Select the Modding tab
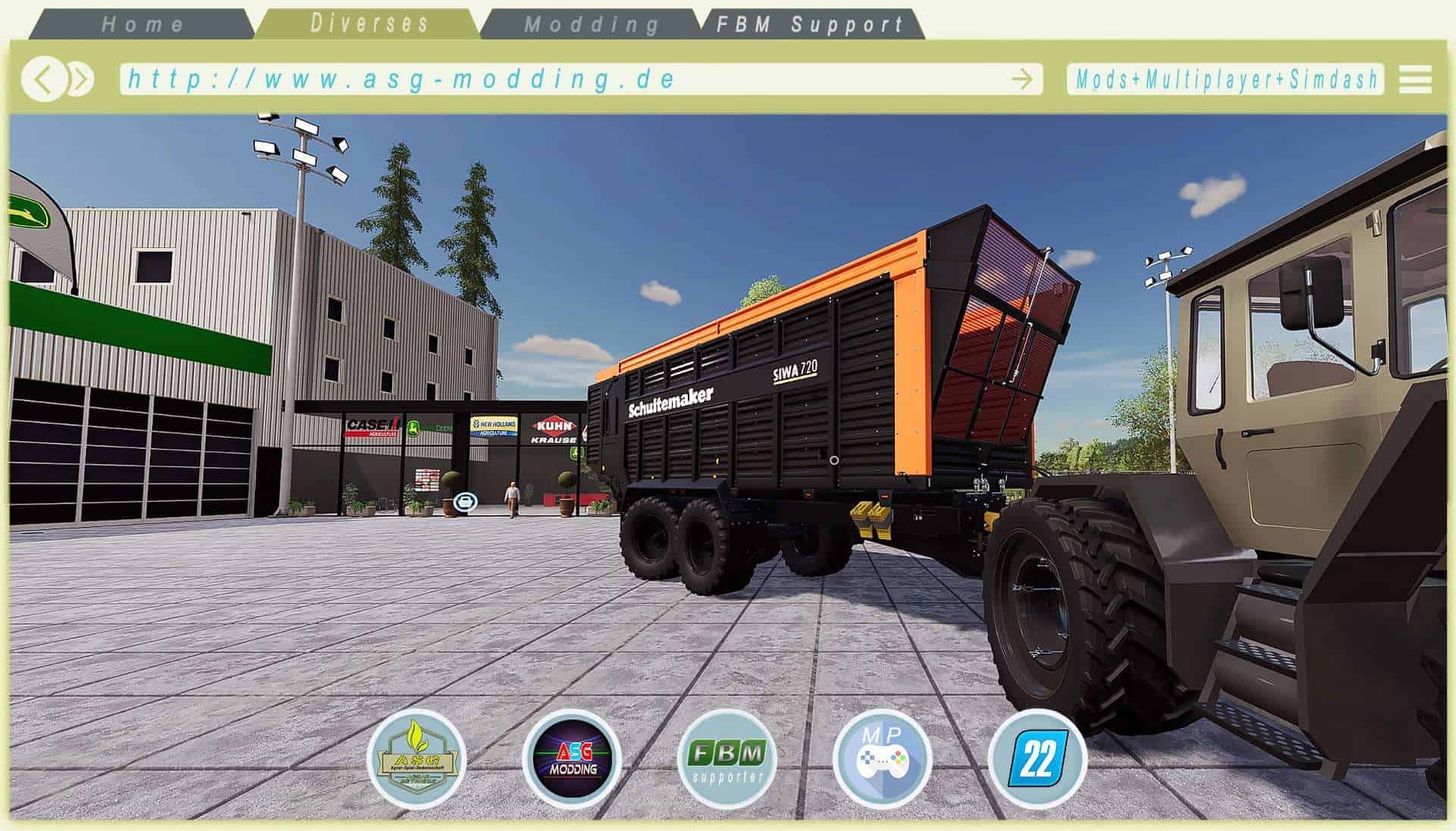This screenshot has height=831, width=1456. tap(591, 24)
